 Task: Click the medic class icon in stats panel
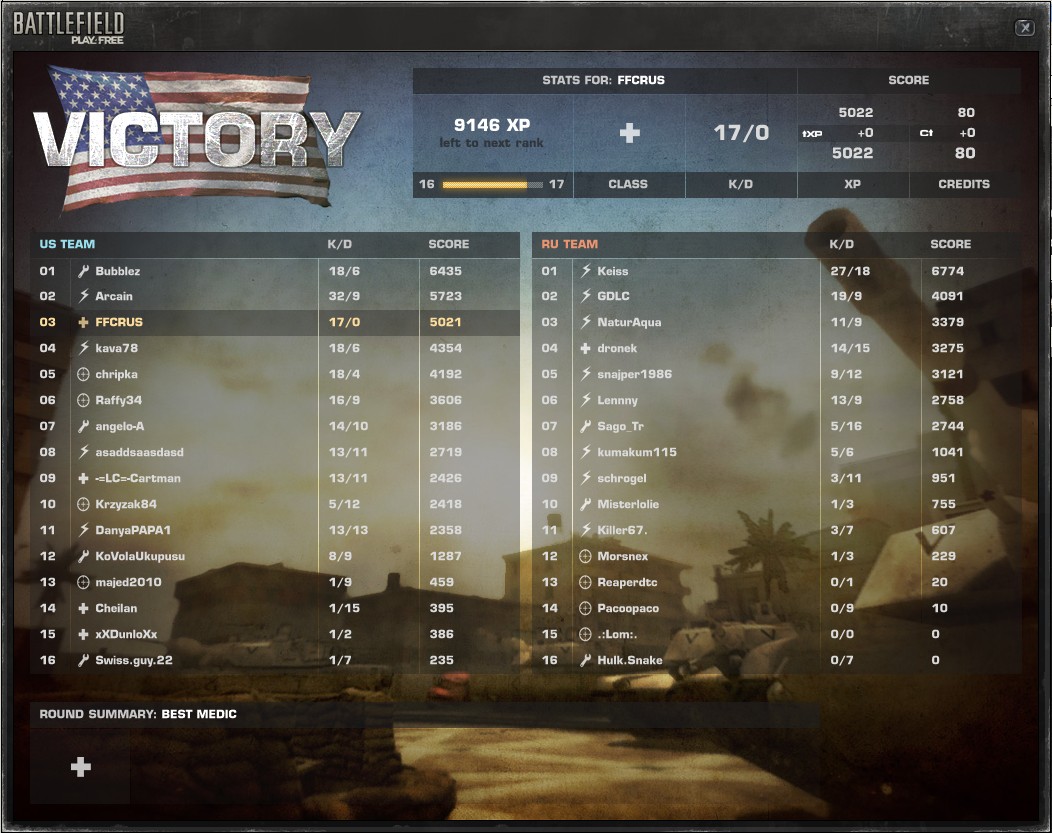click(629, 133)
